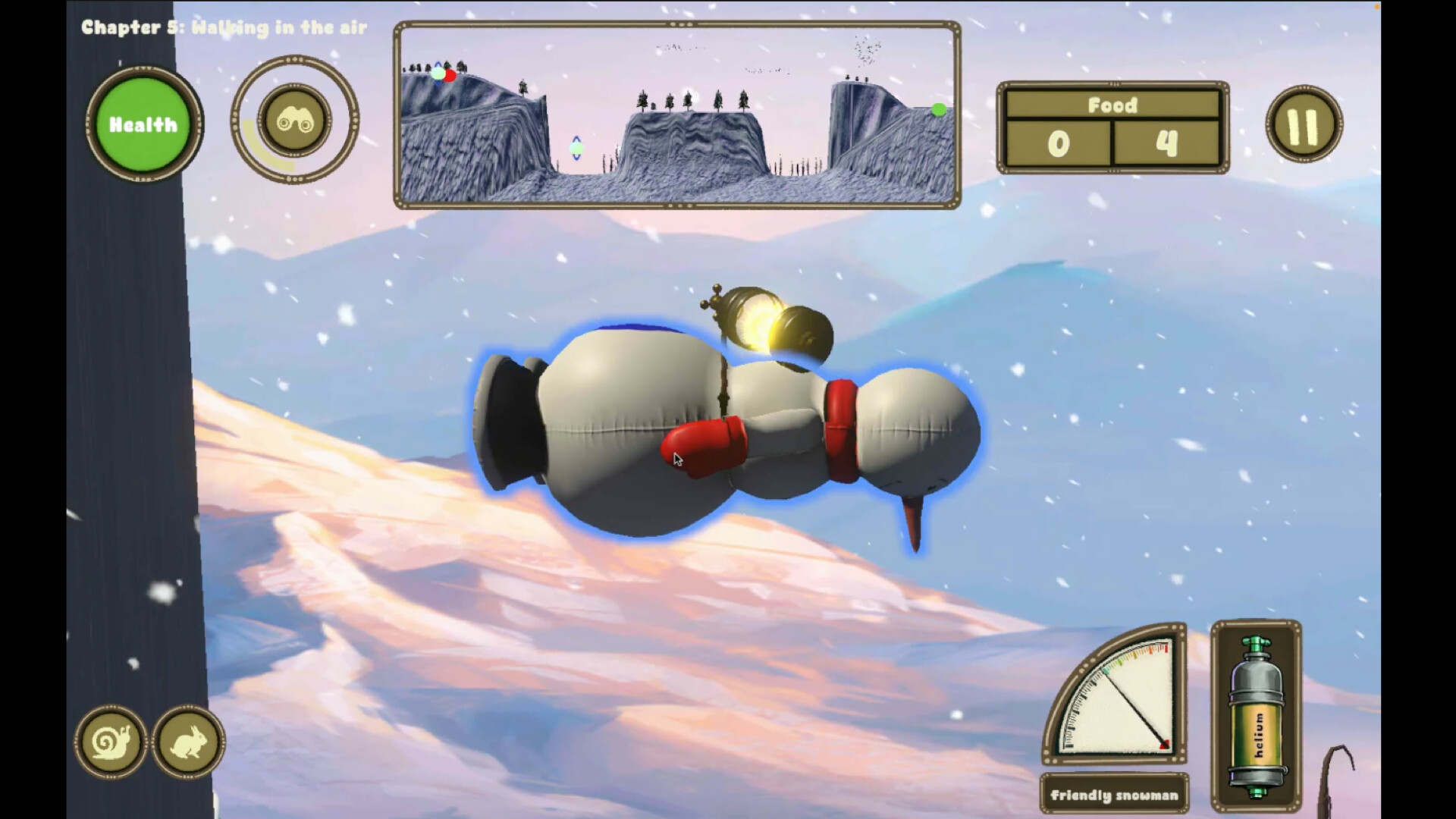Toggle slow speed with the snail button

coord(110,744)
